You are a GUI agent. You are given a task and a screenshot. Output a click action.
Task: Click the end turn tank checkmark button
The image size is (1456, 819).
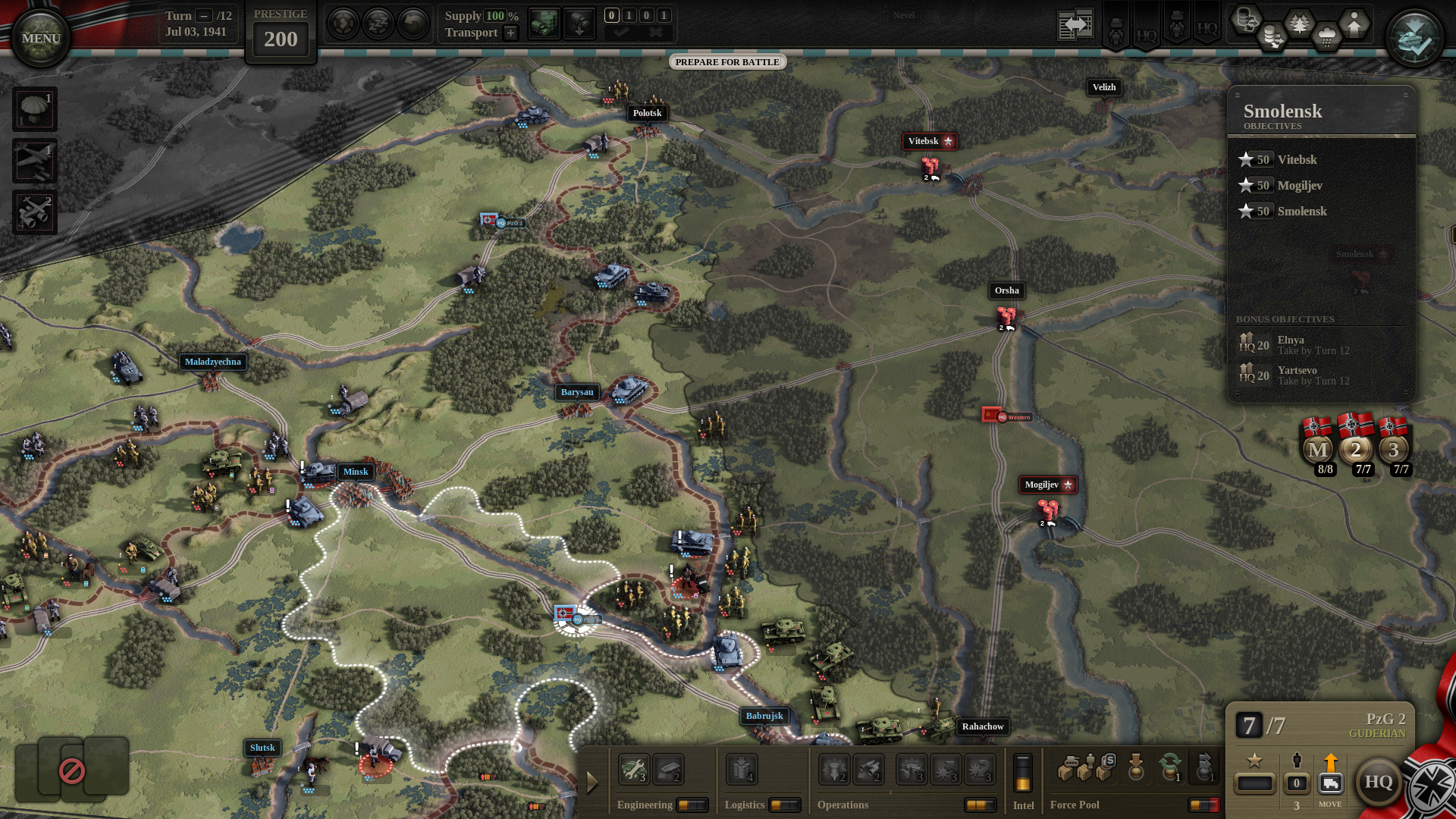1414,39
